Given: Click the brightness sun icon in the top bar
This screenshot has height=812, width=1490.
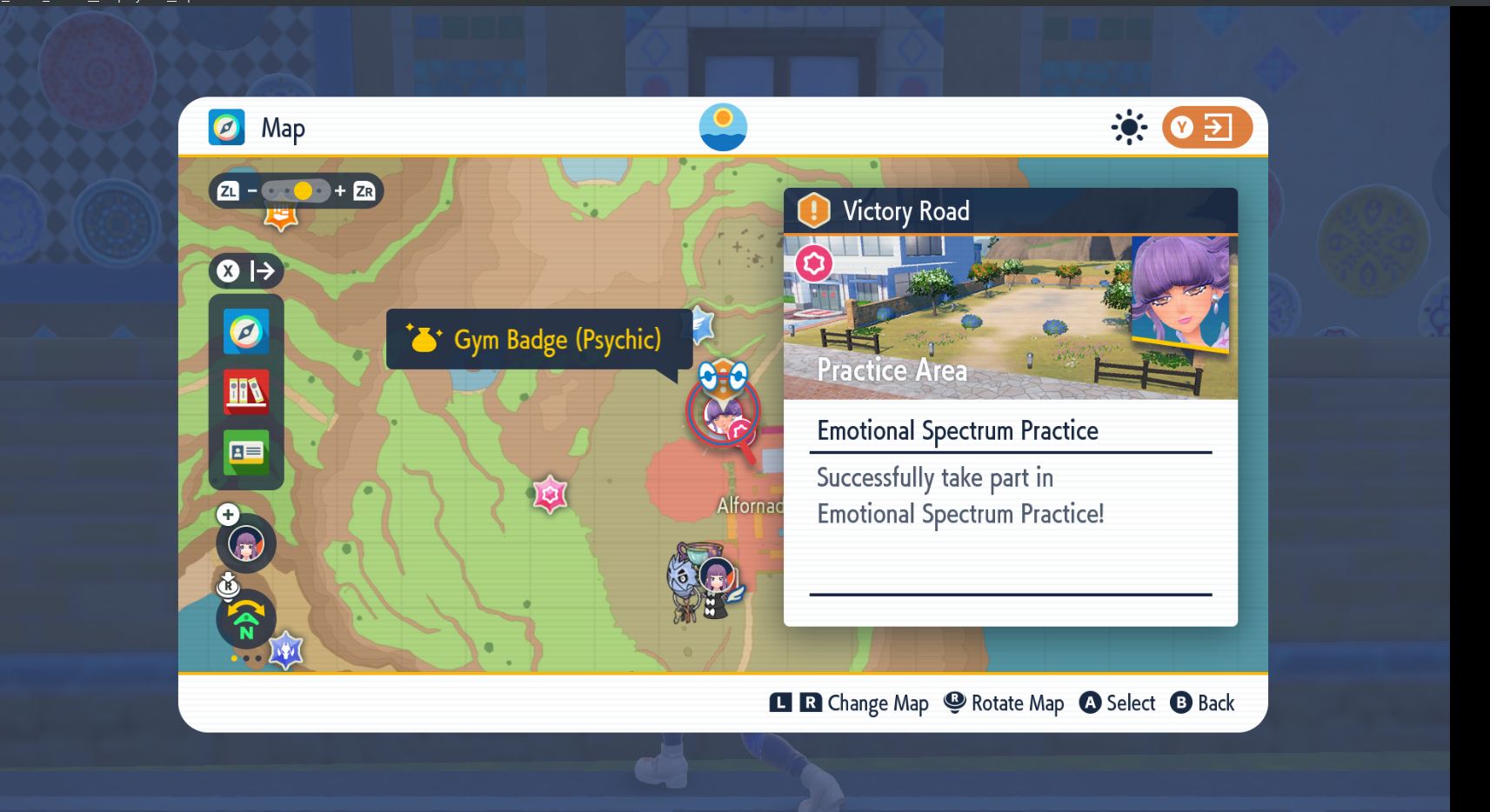Looking at the screenshot, I should click(x=1128, y=127).
